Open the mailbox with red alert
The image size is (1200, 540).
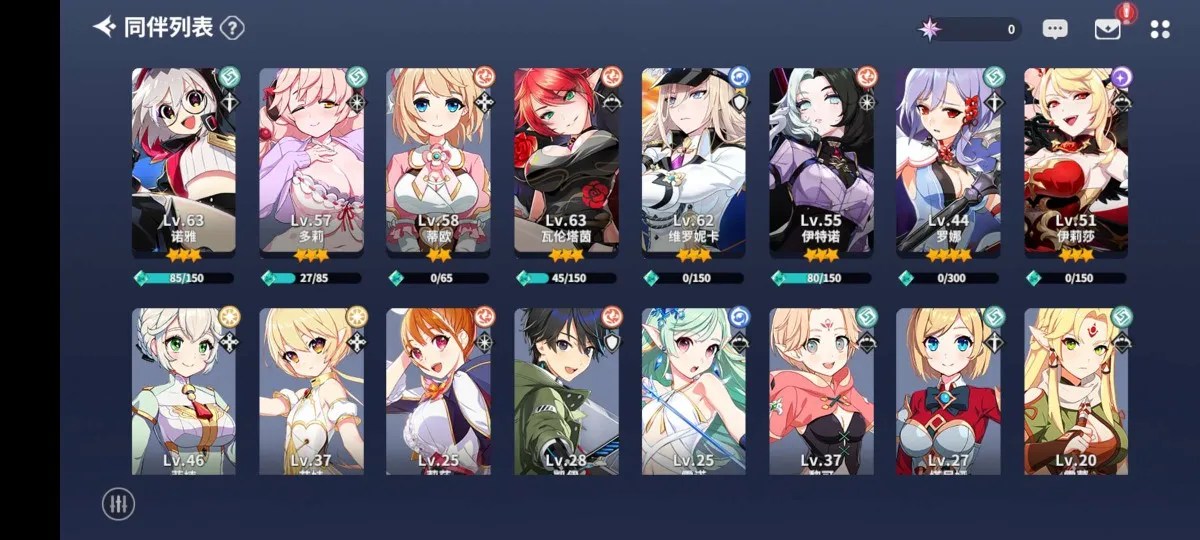[1107, 29]
